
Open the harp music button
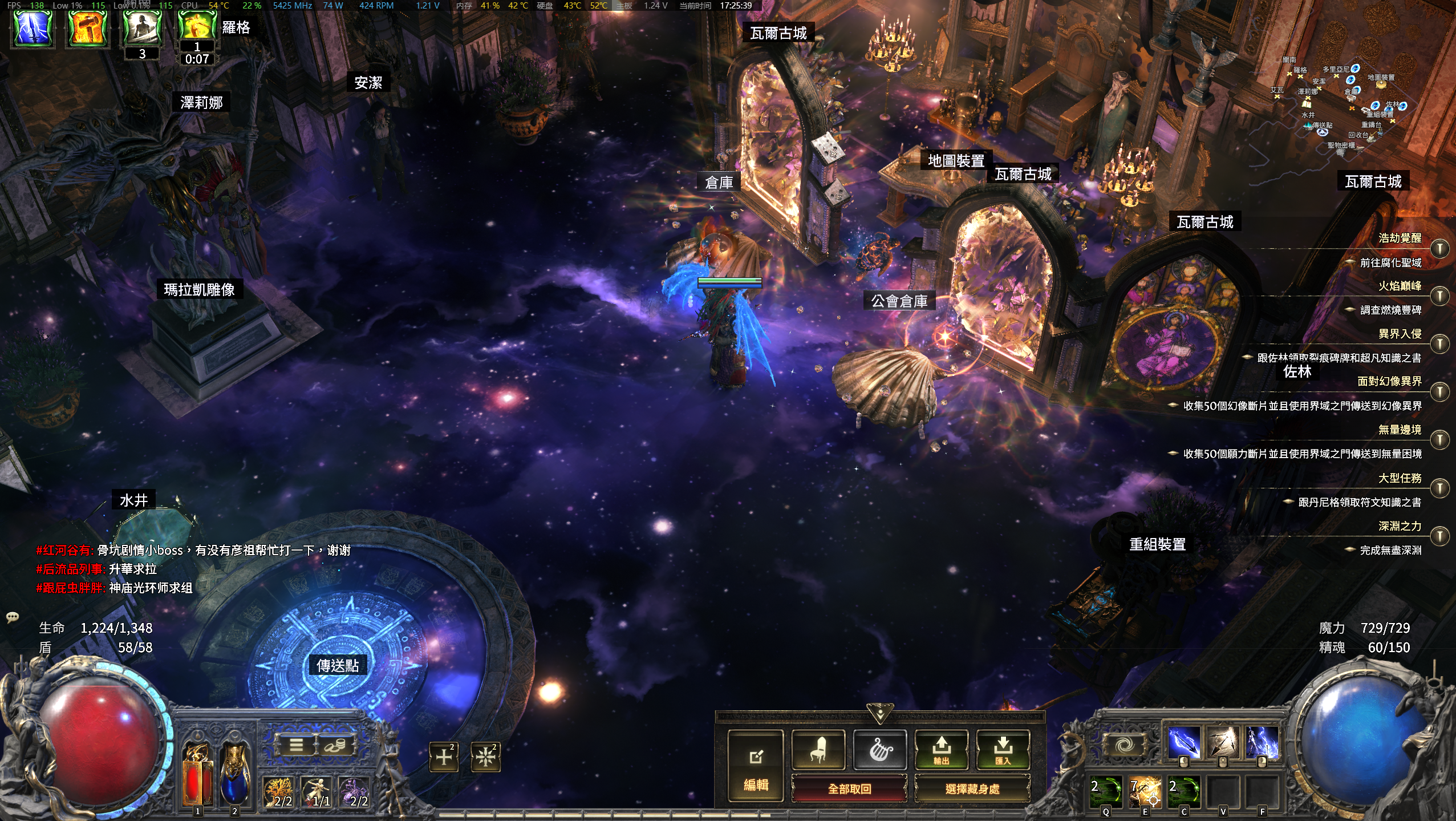[x=880, y=749]
